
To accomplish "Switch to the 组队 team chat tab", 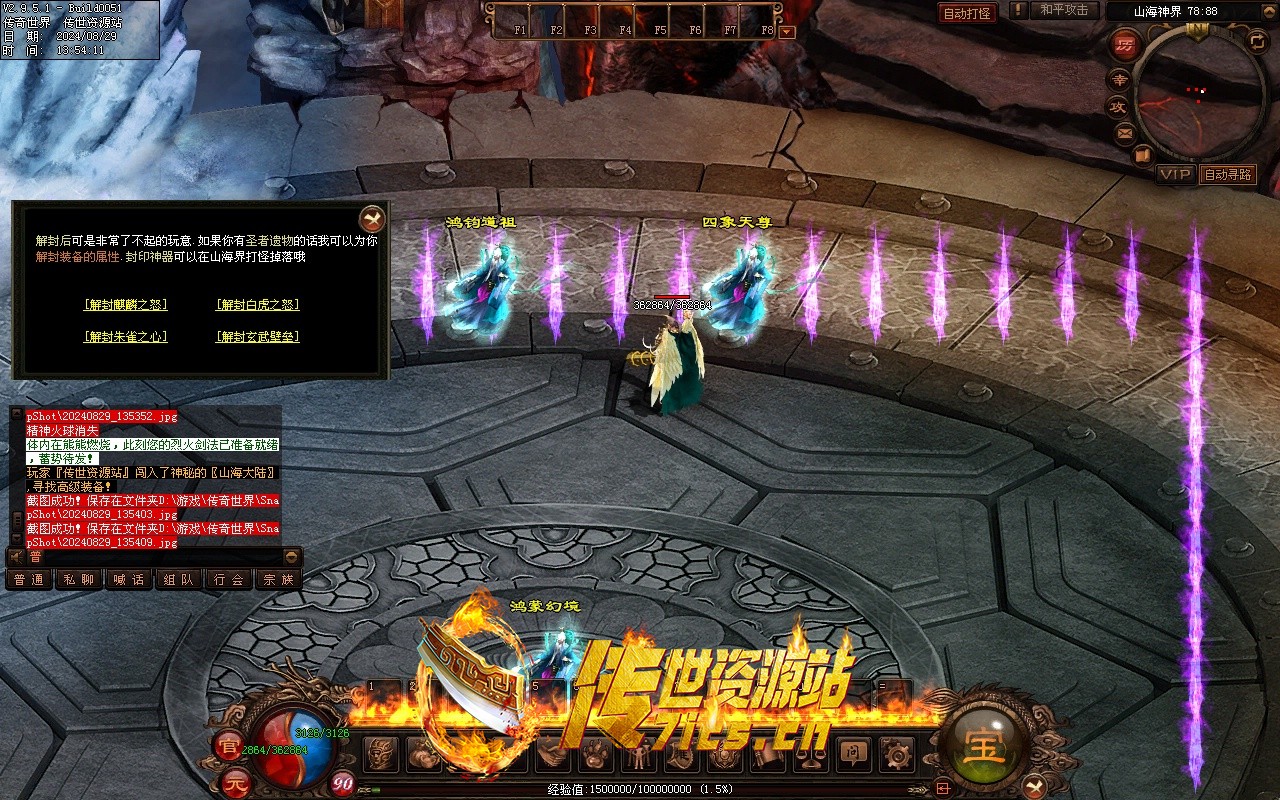I will click(x=179, y=579).
